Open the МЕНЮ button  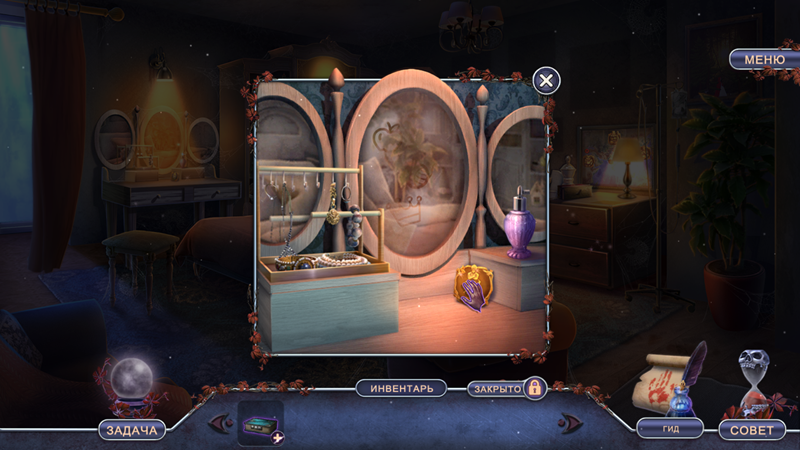pyautogui.click(x=764, y=60)
